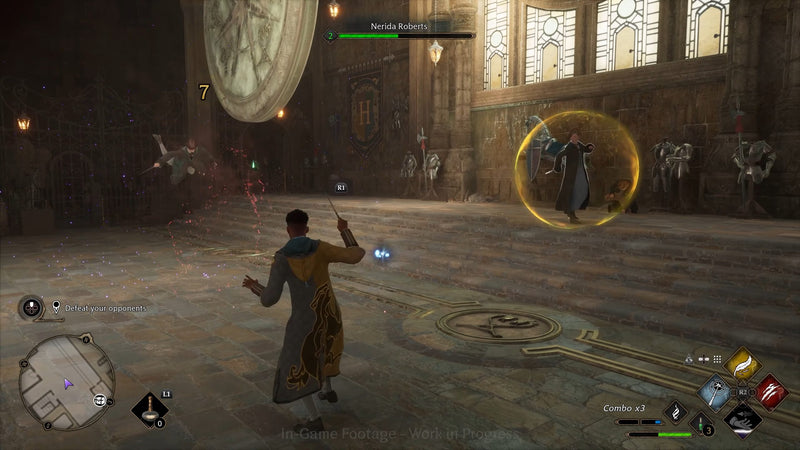Open the circular minimap
Viewport: 800px width, 450px height.
coord(67,381)
